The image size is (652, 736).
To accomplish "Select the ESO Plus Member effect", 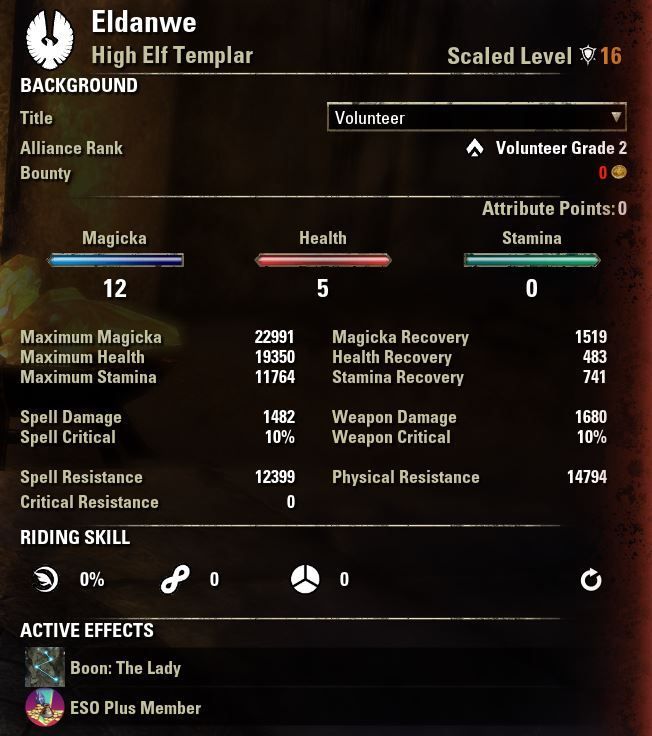I will pyautogui.click(x=45, y=707).
